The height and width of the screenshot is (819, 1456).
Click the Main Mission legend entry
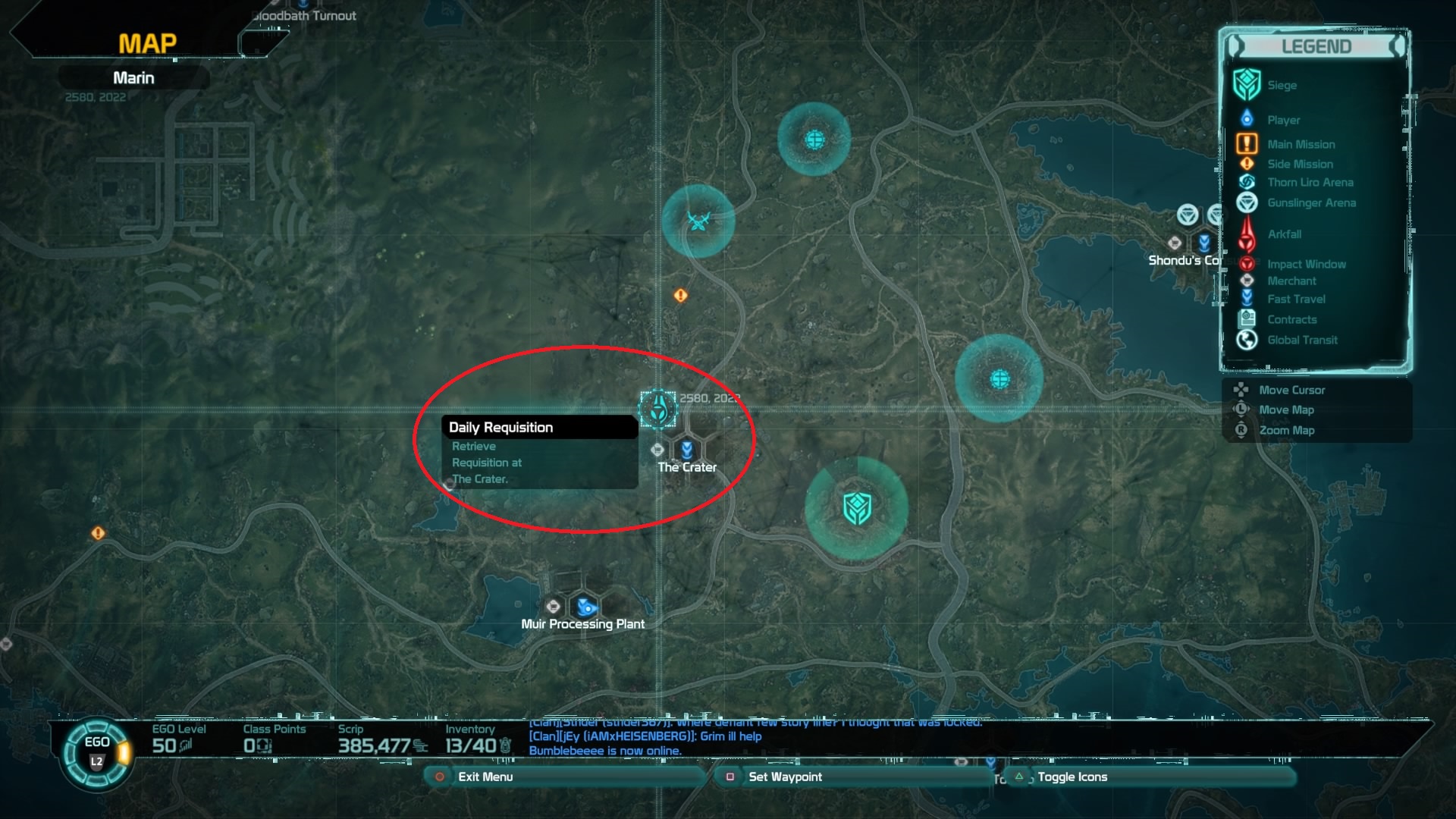(1301, 144)
